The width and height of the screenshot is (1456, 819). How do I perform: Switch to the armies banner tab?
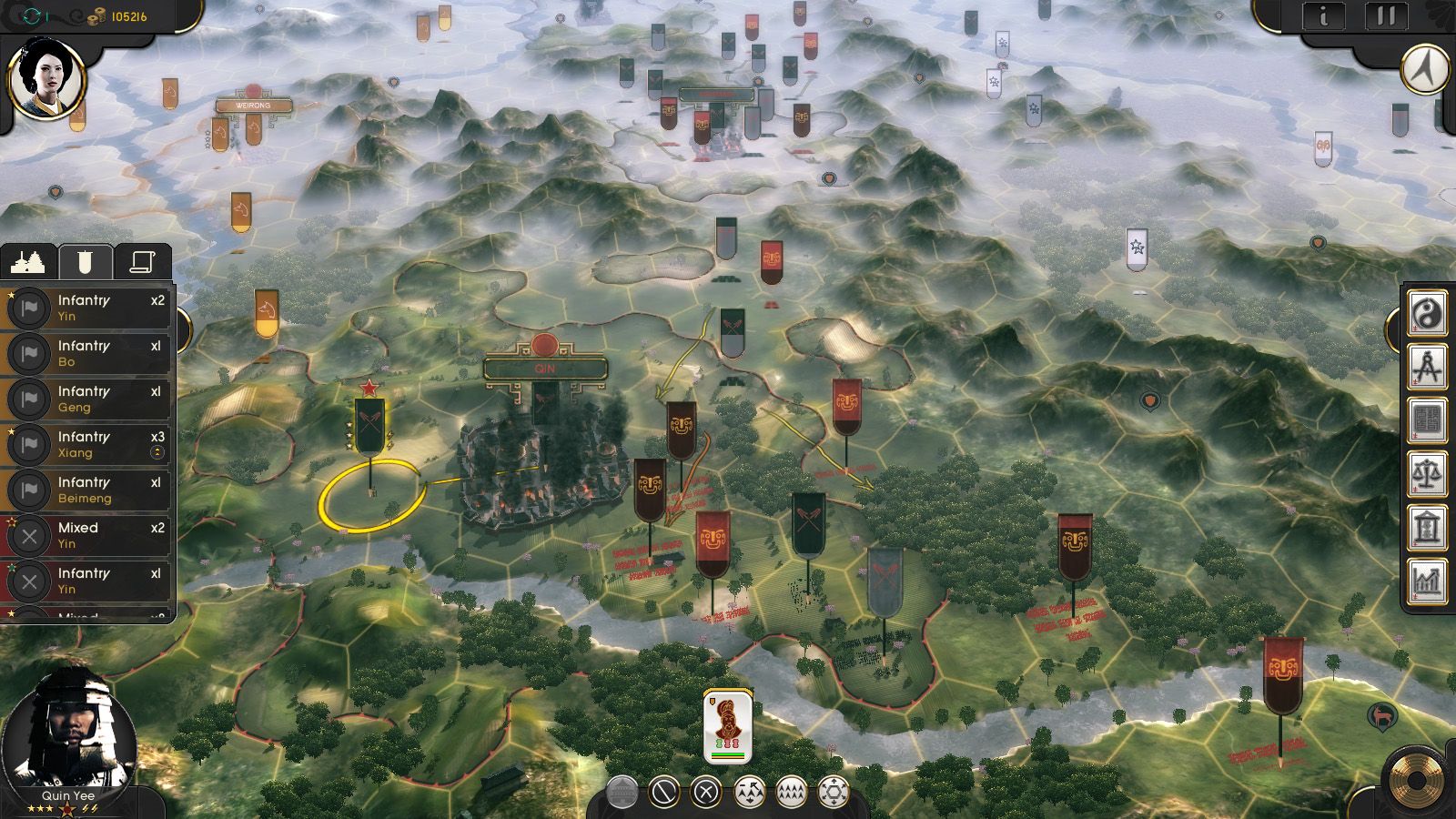(x=86, y=262)
